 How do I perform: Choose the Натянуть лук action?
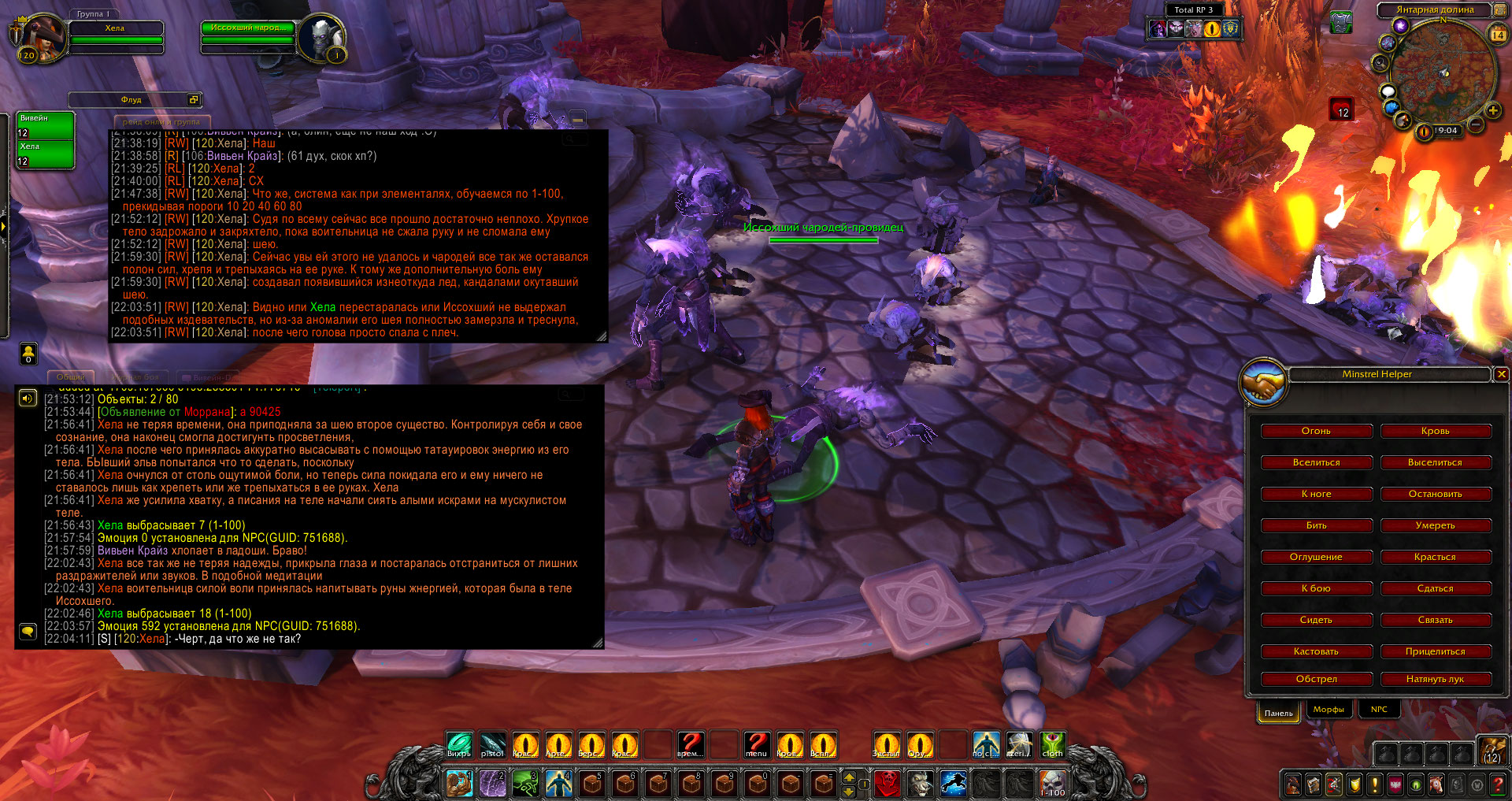click(x=1436, y=679)
